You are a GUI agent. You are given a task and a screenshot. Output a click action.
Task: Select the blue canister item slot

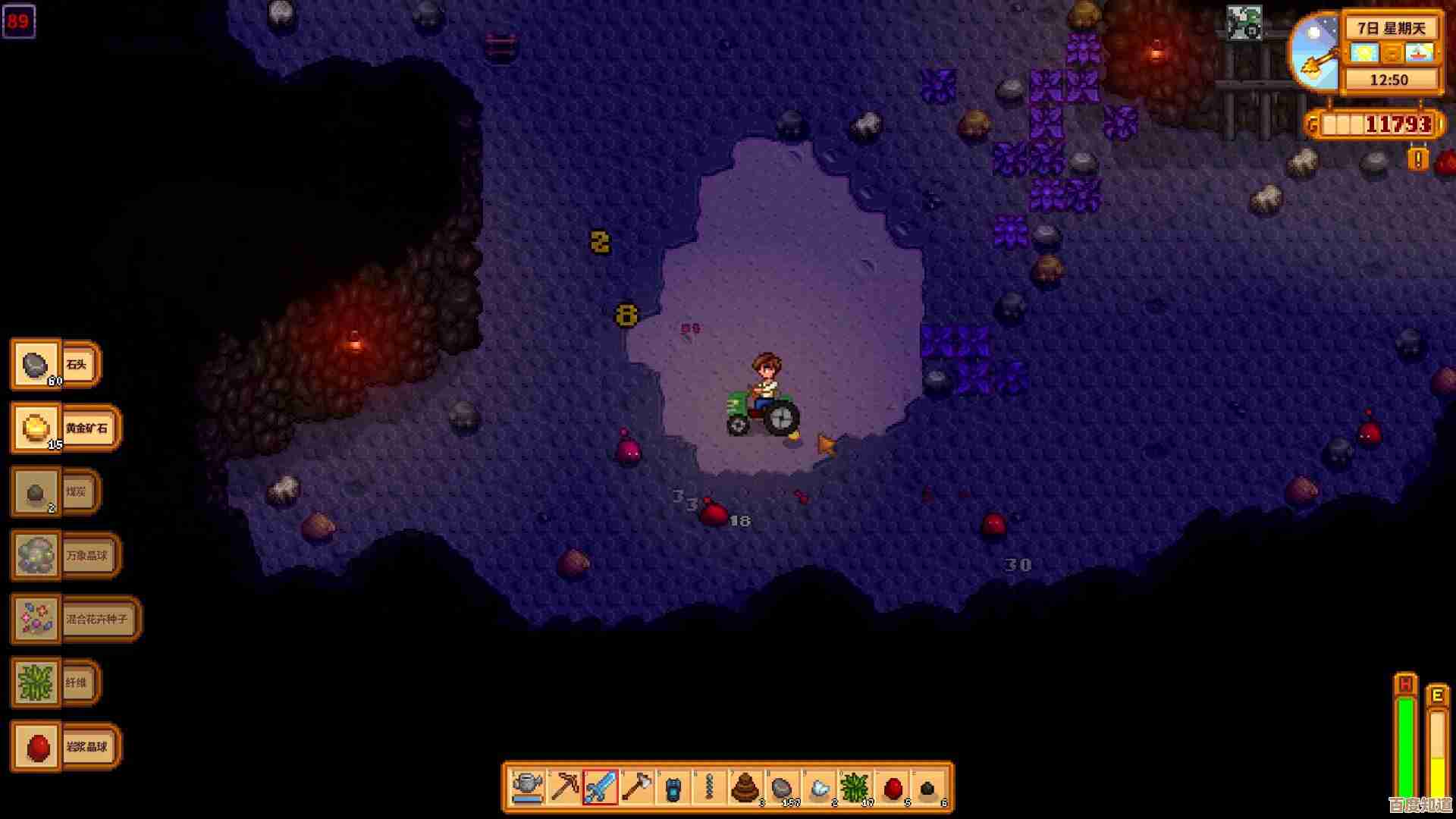673,788
